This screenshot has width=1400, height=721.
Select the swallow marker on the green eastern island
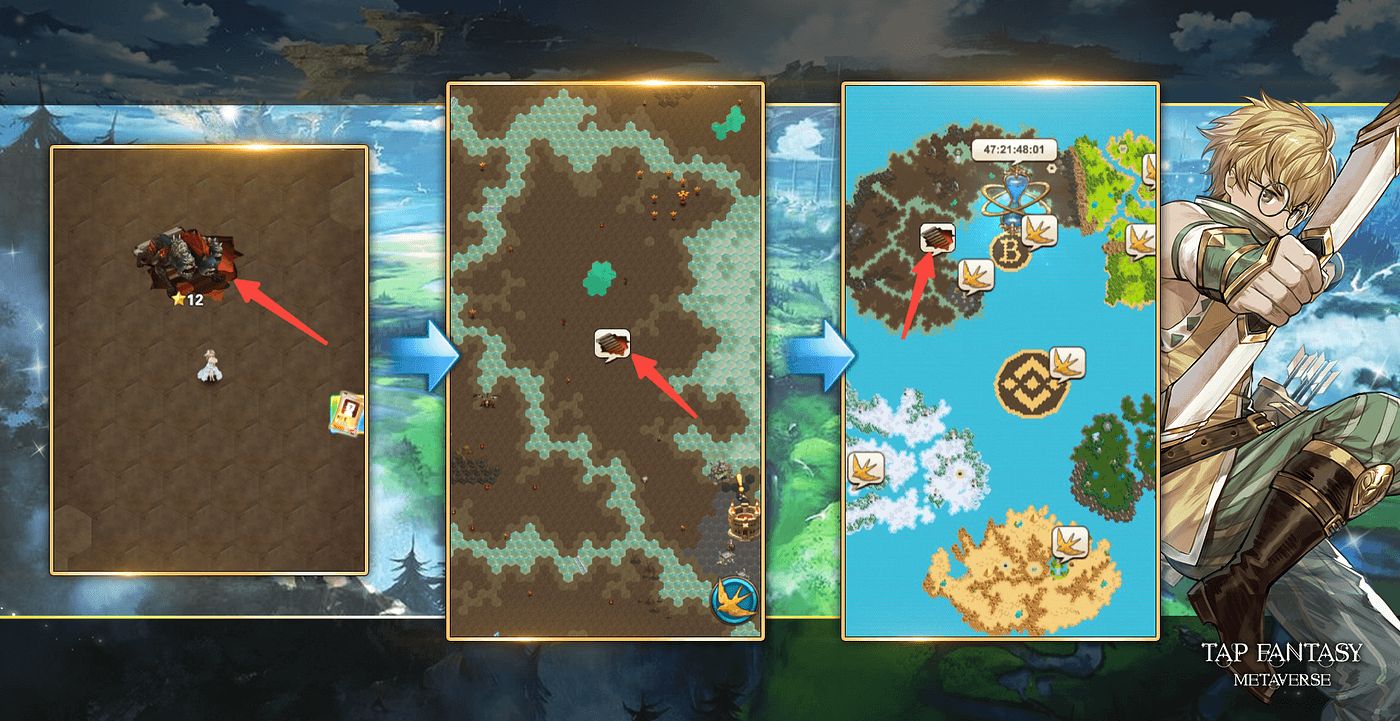pos(1143,239)
